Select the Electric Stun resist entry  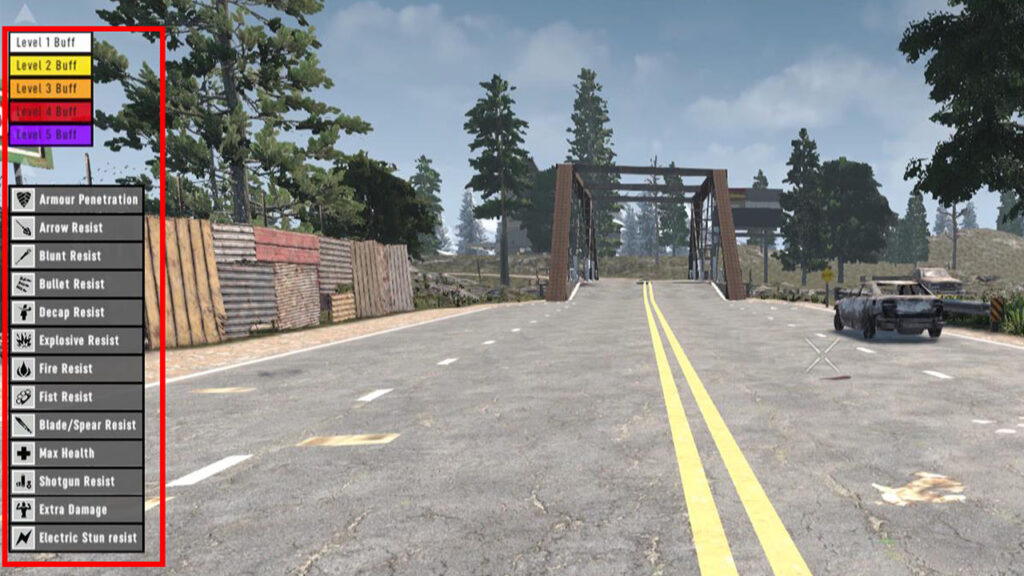76,537
